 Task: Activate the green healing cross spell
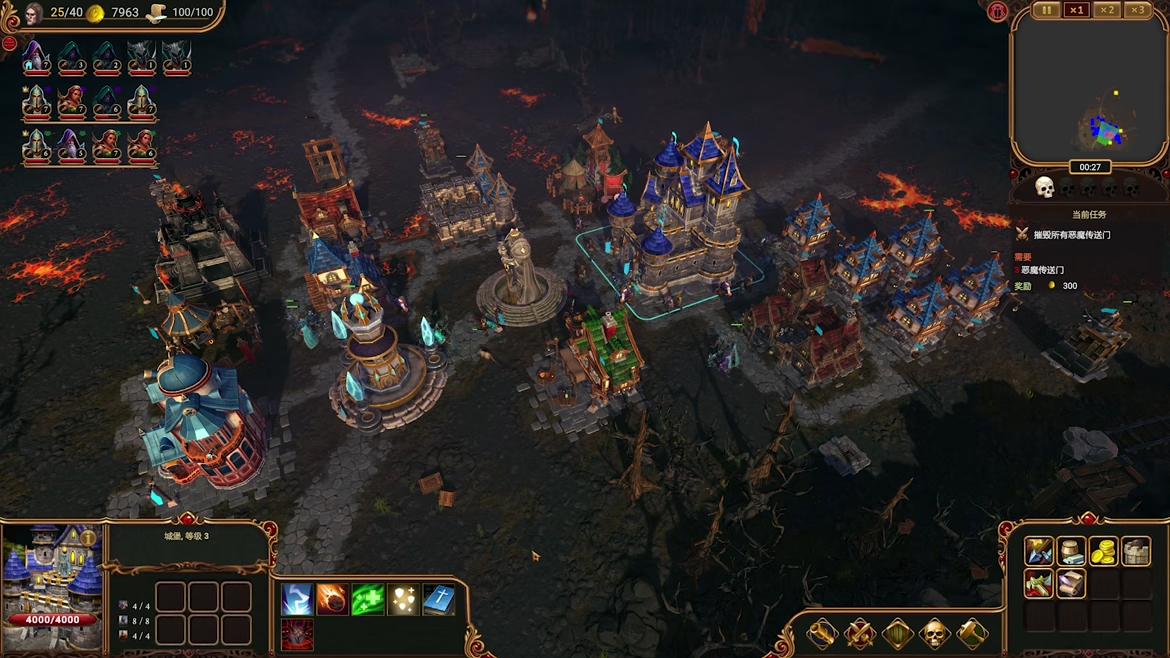click(367, 599)
